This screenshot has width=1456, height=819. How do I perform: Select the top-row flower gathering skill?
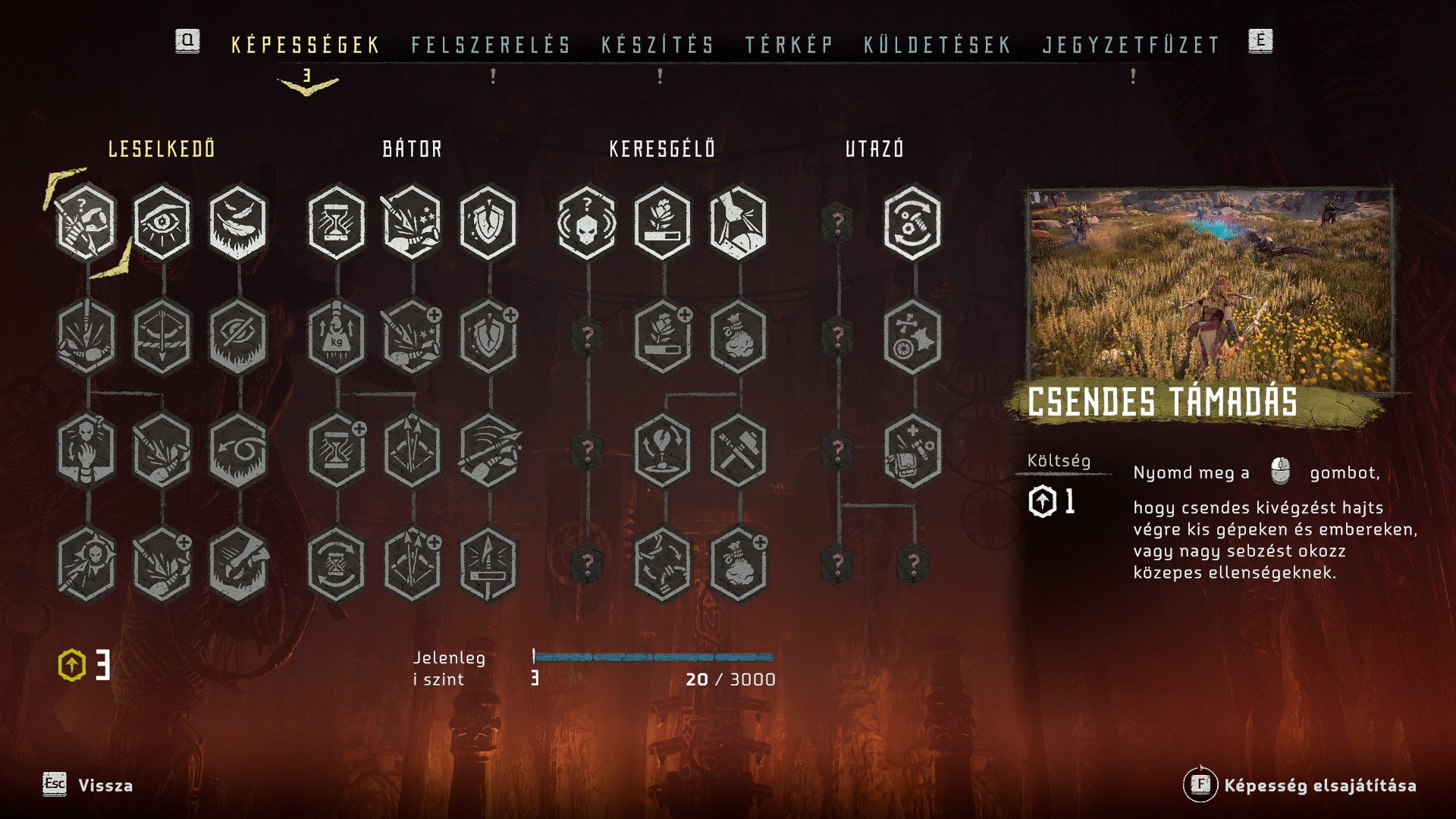[663, 222]
